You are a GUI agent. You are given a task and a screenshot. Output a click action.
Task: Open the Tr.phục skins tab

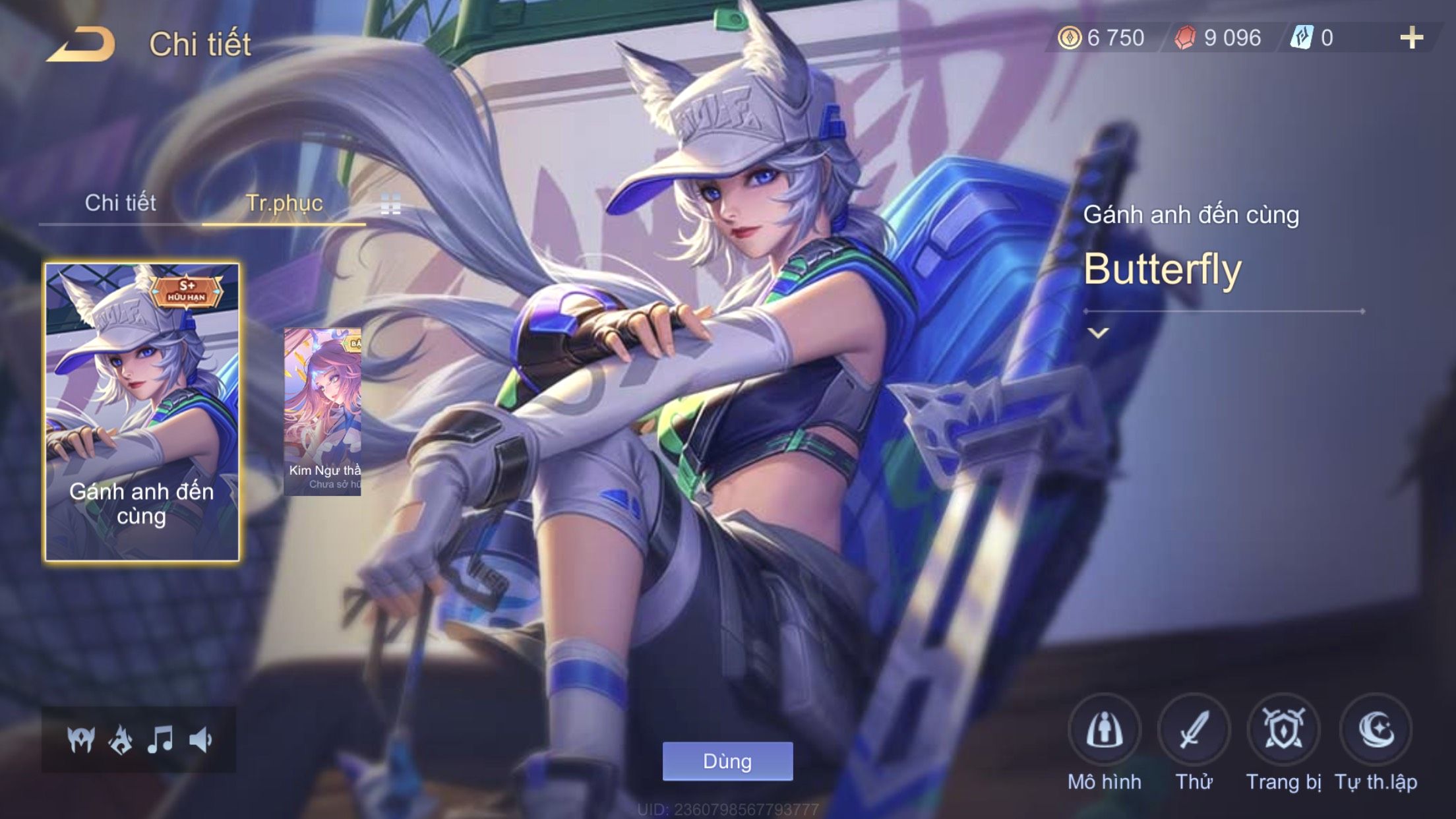pyautogui.click(x=284, y=203)
